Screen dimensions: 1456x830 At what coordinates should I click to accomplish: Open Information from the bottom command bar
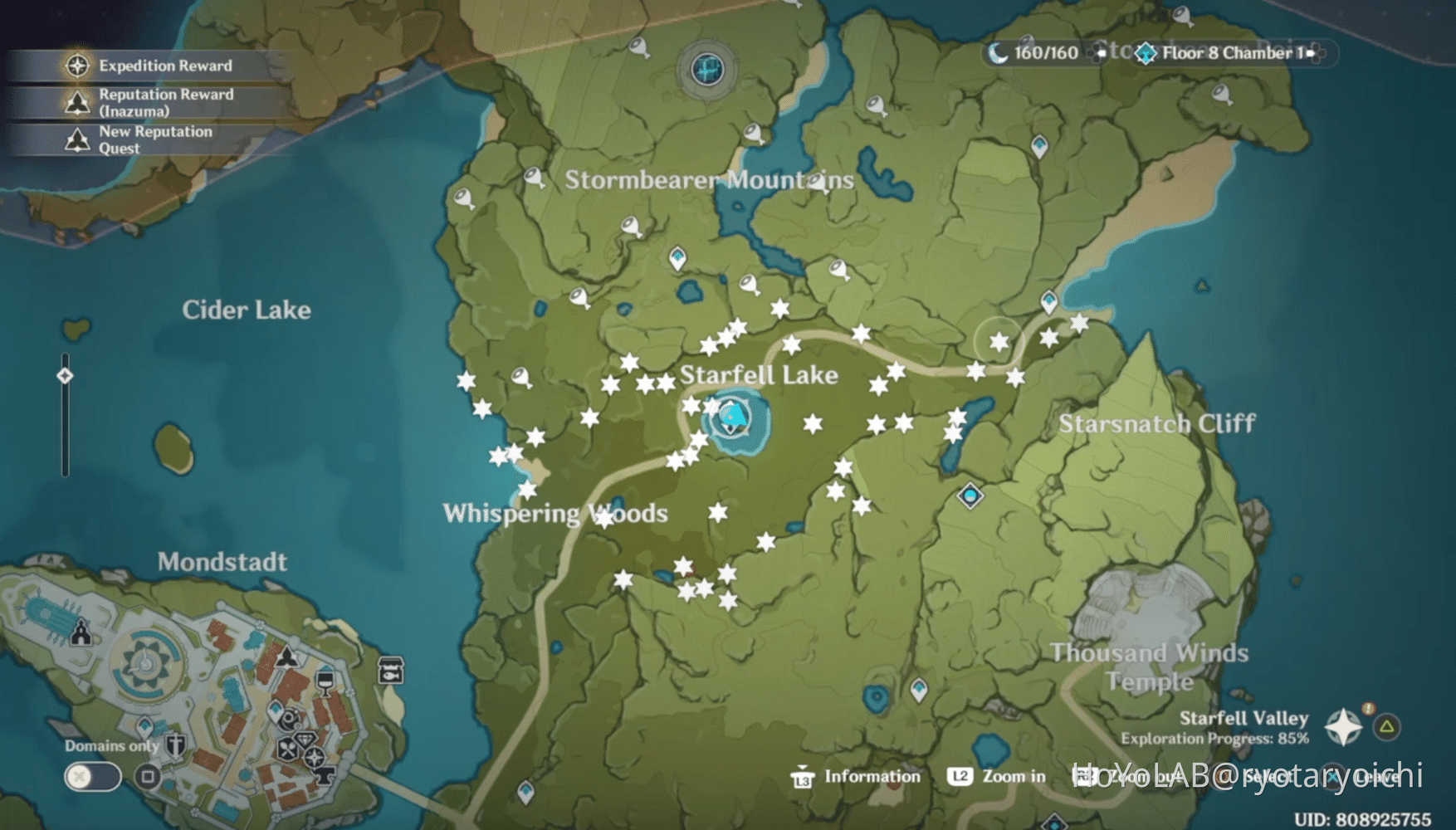click(847, 777)
